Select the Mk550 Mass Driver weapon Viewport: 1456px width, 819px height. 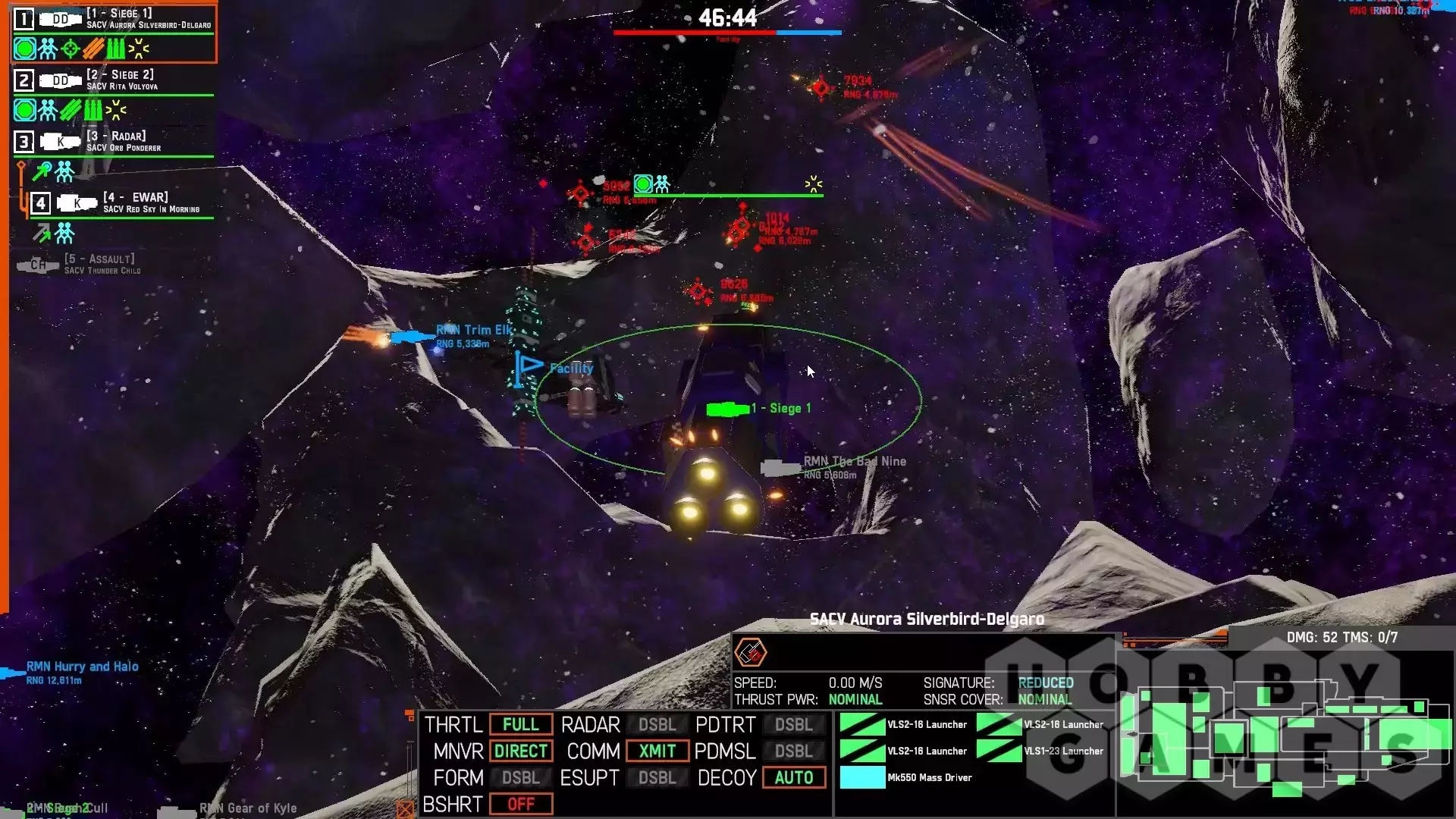906,778
